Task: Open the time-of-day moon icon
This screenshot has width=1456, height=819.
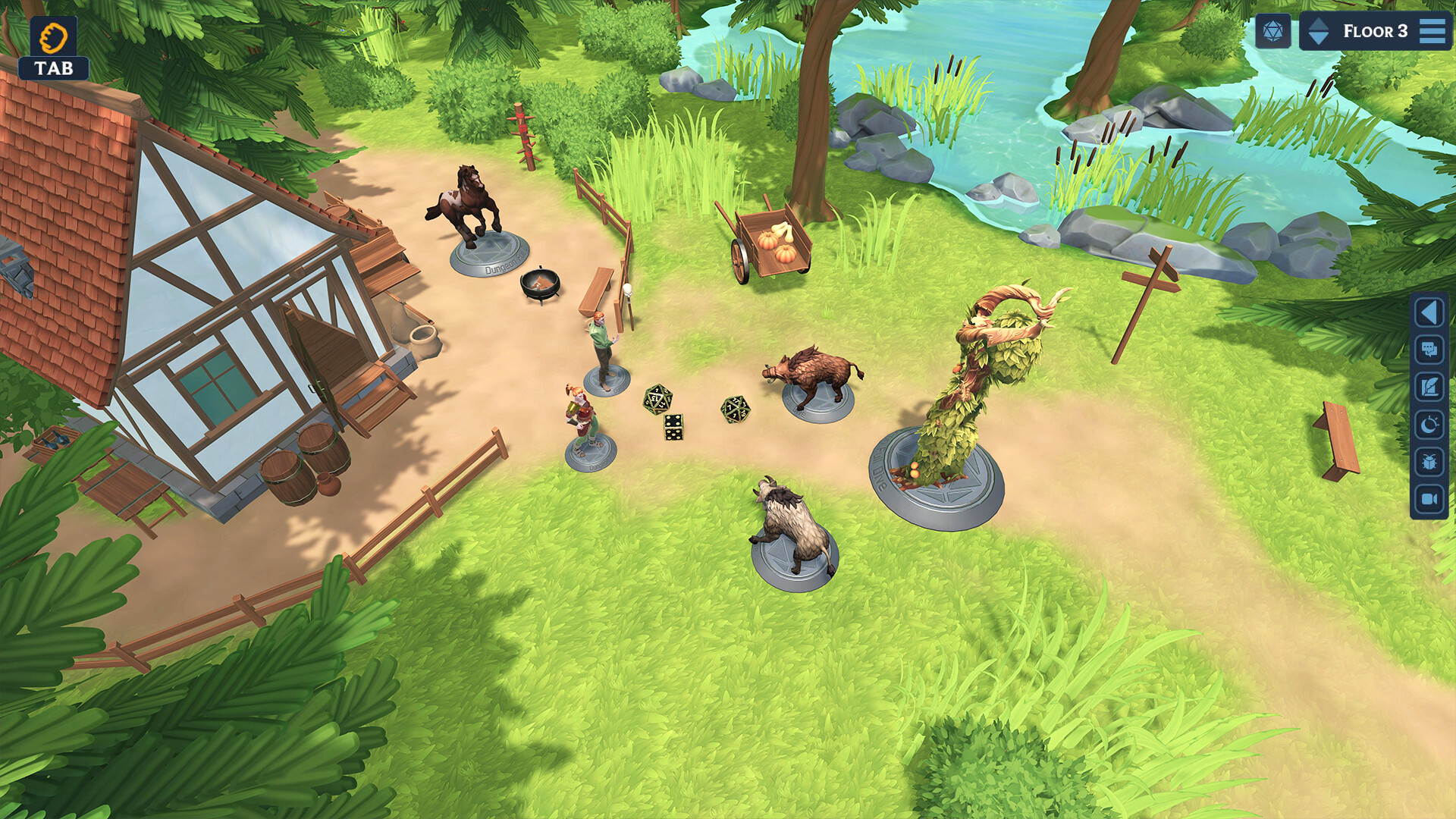Action: click(1429, 422)
